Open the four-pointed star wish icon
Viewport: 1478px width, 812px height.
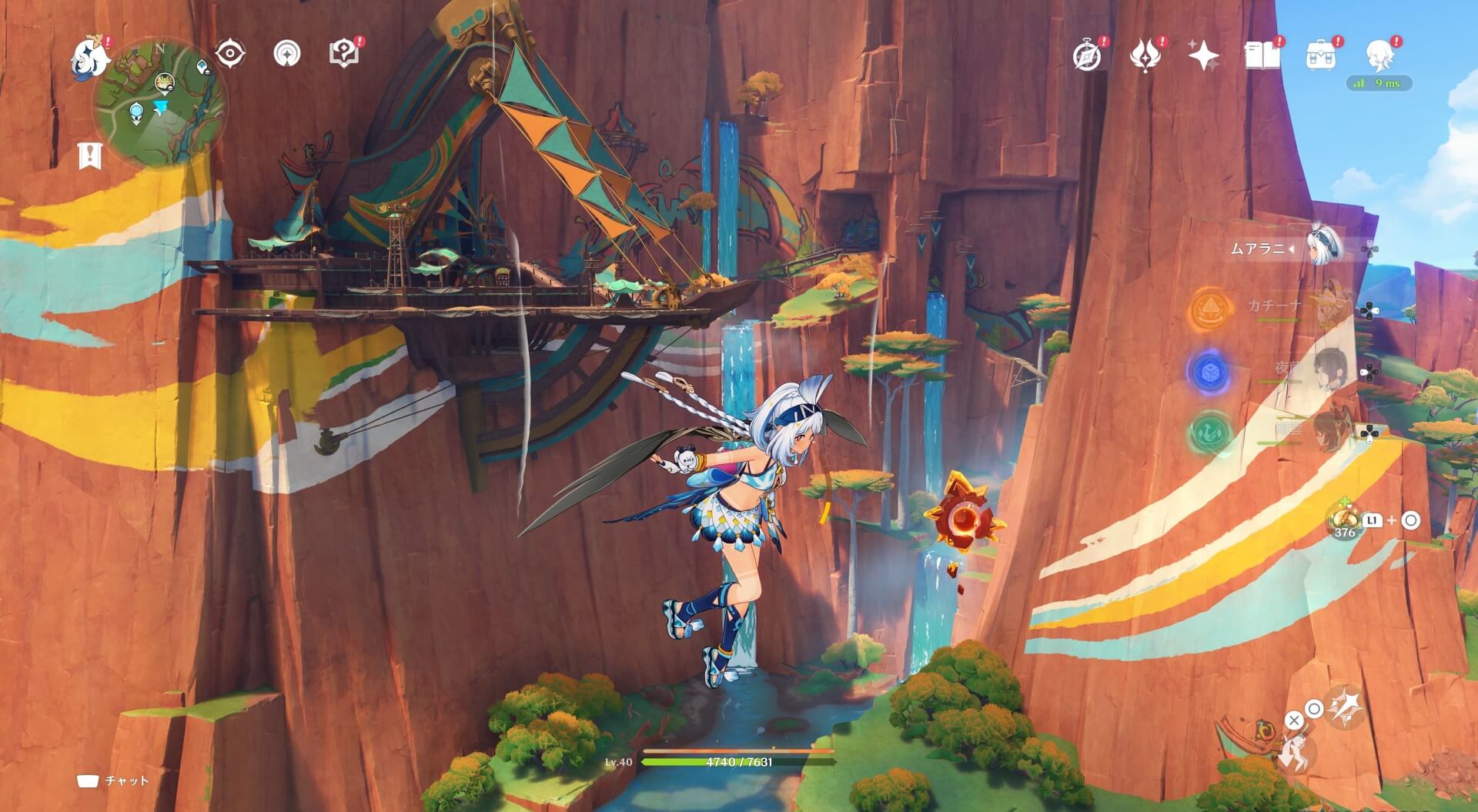(x=1203, y=55)
